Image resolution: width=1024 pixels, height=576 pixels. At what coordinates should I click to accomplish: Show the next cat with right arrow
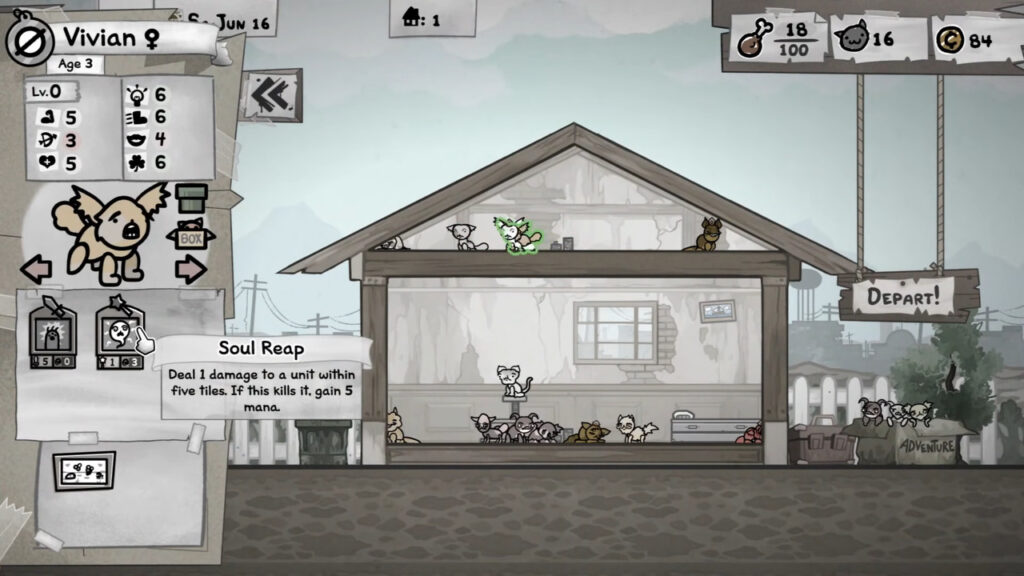coord(190,269)
